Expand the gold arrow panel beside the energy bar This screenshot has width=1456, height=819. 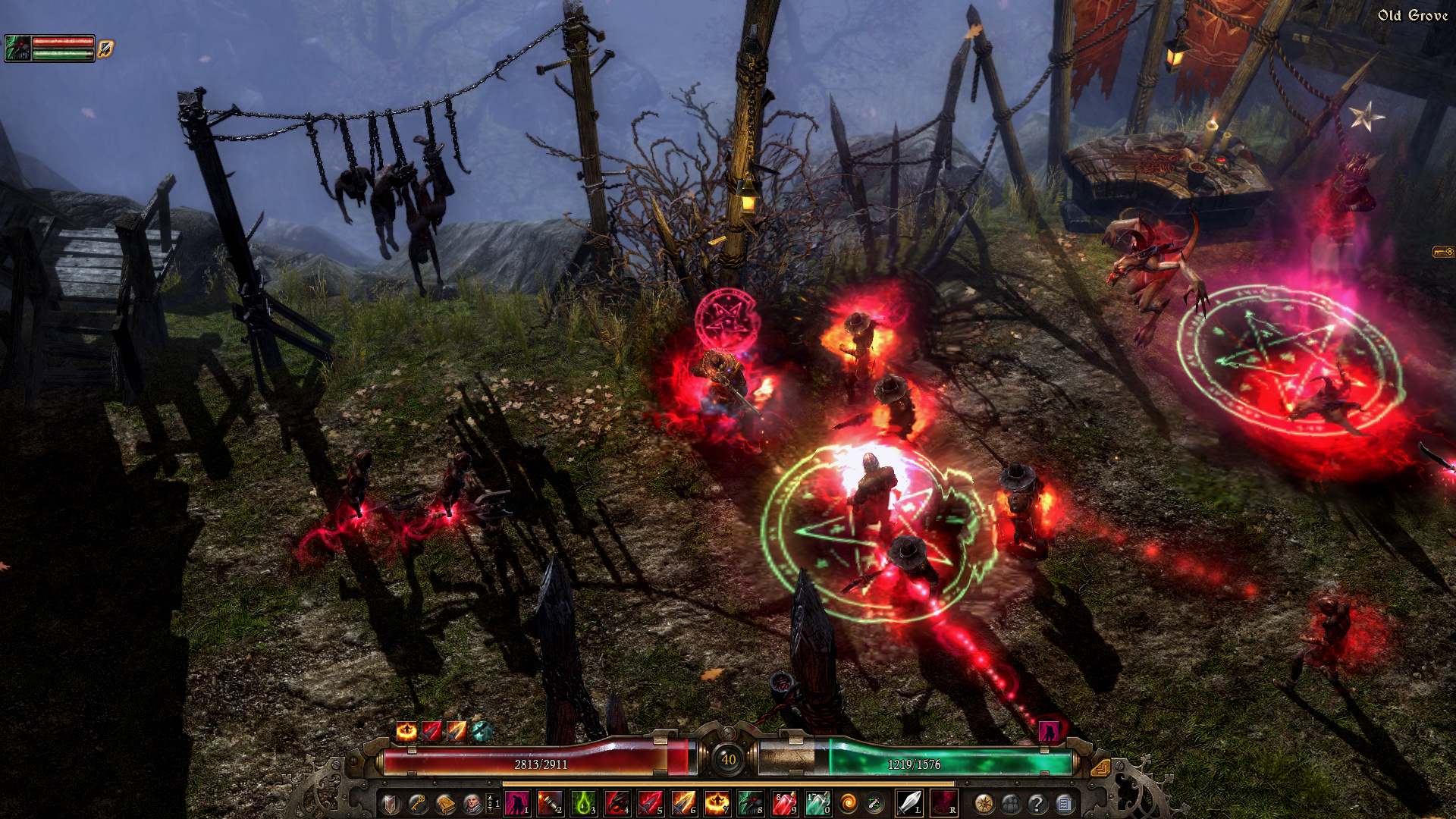click(1101, 767)
